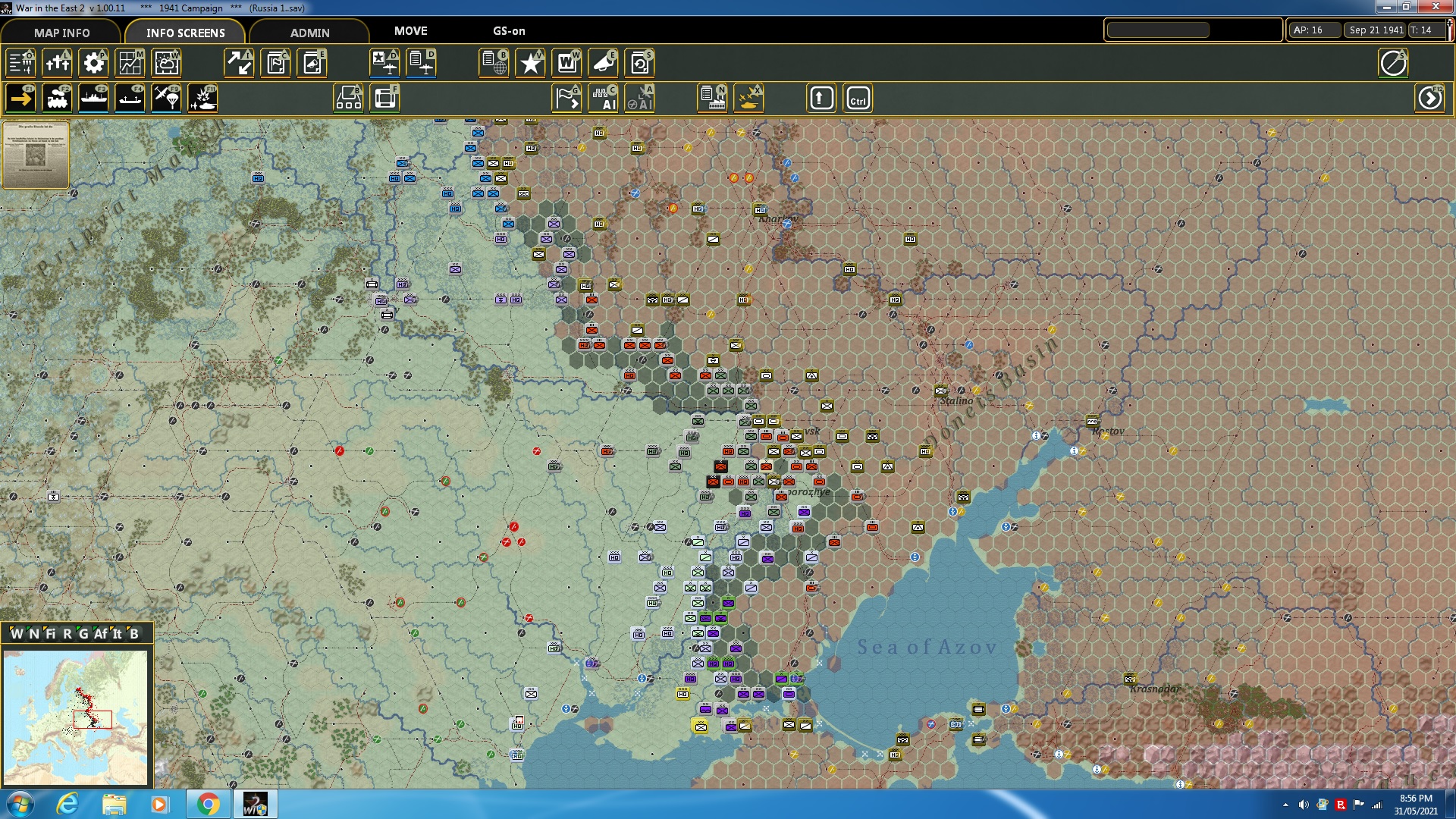Open Preferences with the gear icon
The image size is (1456, 819).
(x=93, y=64)
